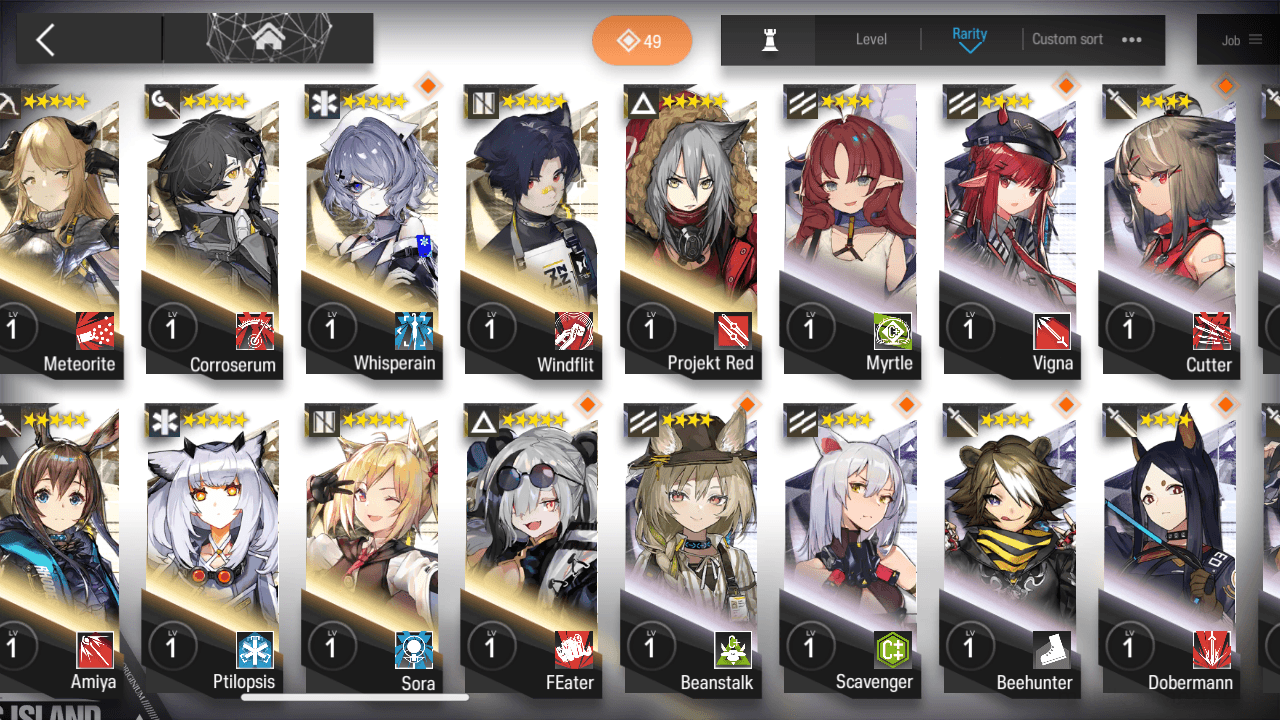Image resolution: width=1280 pixels, height=720 pixels.
Task: Go back with the arrow button
Action: 46,40
